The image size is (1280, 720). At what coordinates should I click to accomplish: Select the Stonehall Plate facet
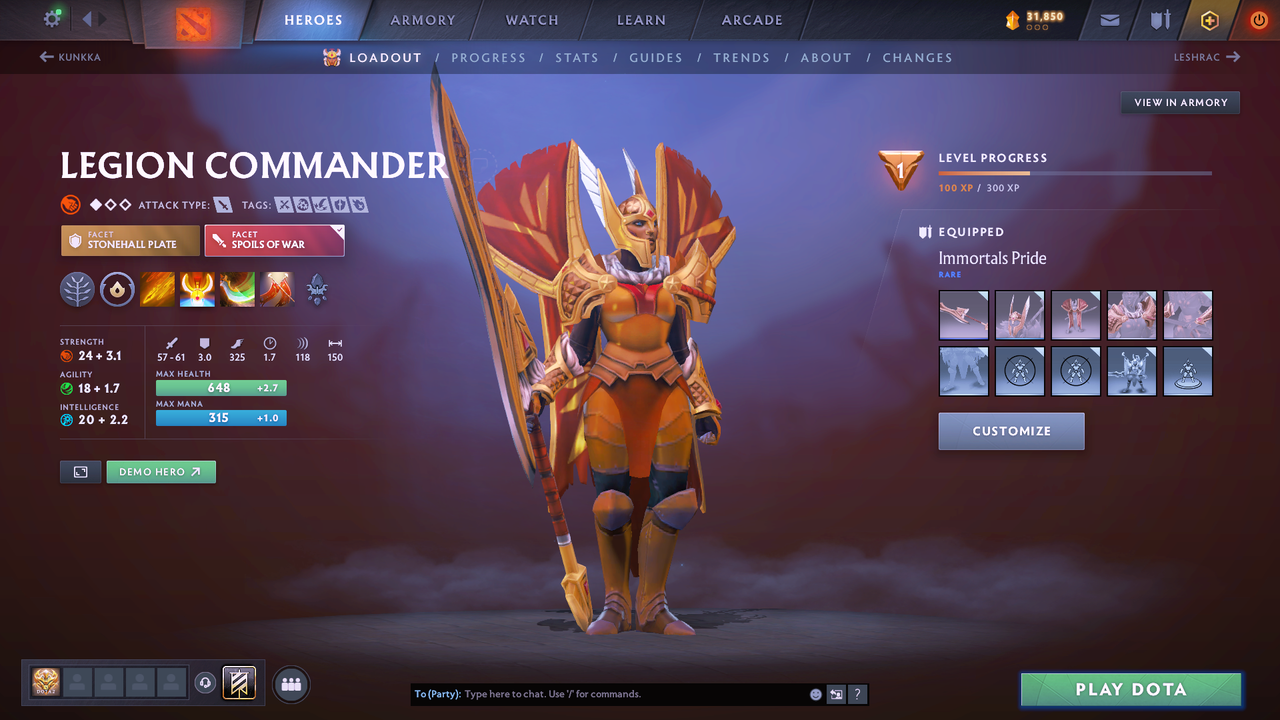click(130, 240)
